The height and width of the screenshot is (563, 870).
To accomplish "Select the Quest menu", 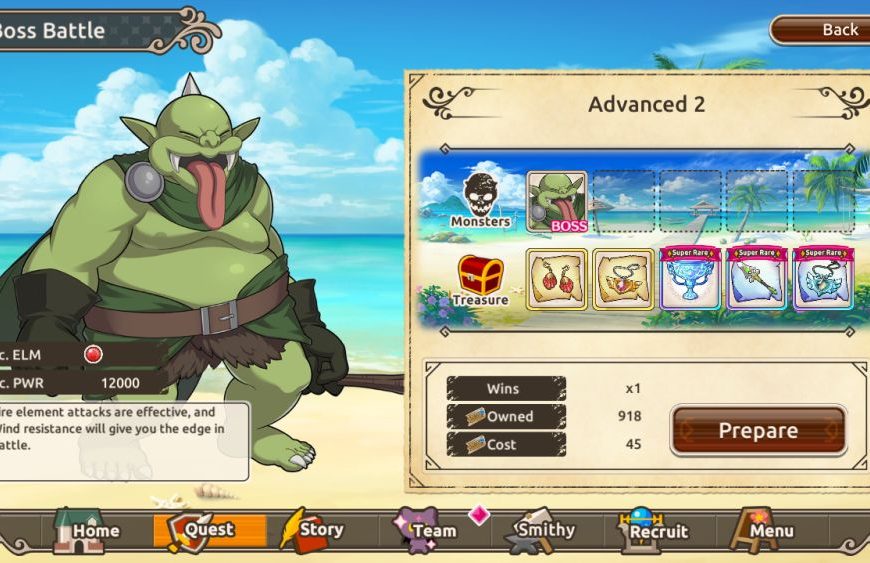I will coord(208,530).
